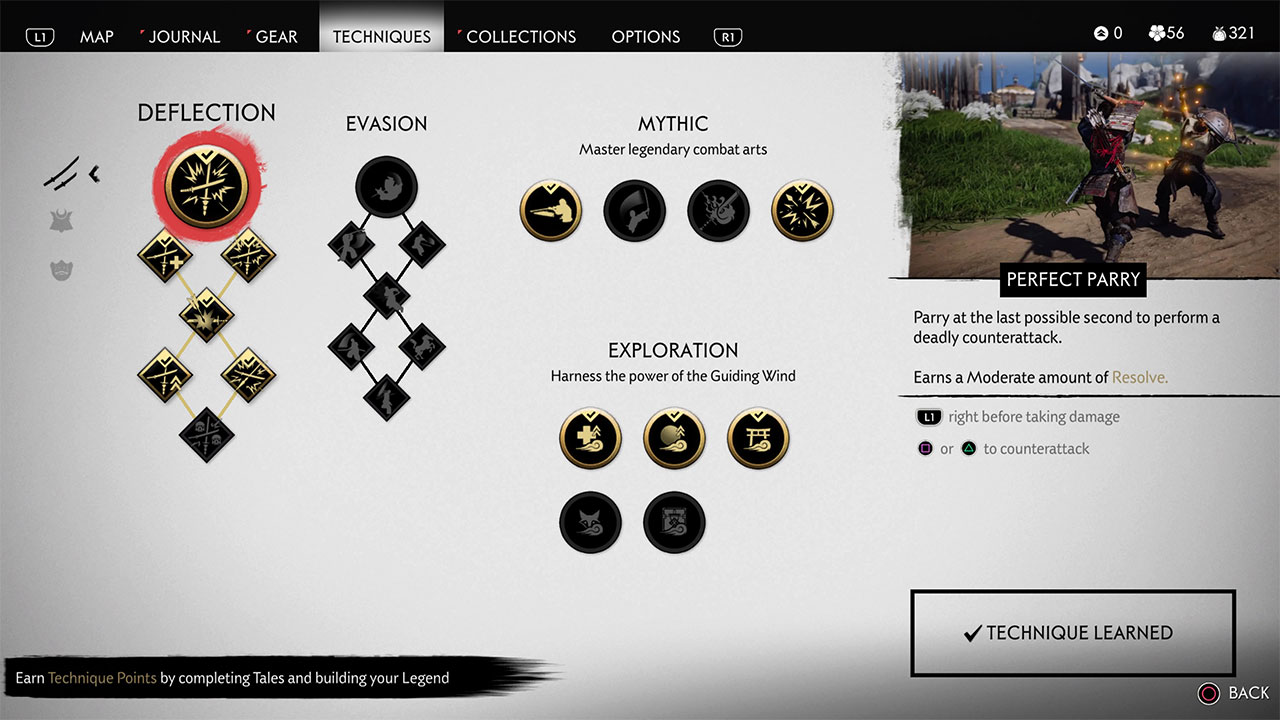Select the crossed katanas technique category
Screen dimensions: 1280x720
pyautogui.click(x=62, y=175)
